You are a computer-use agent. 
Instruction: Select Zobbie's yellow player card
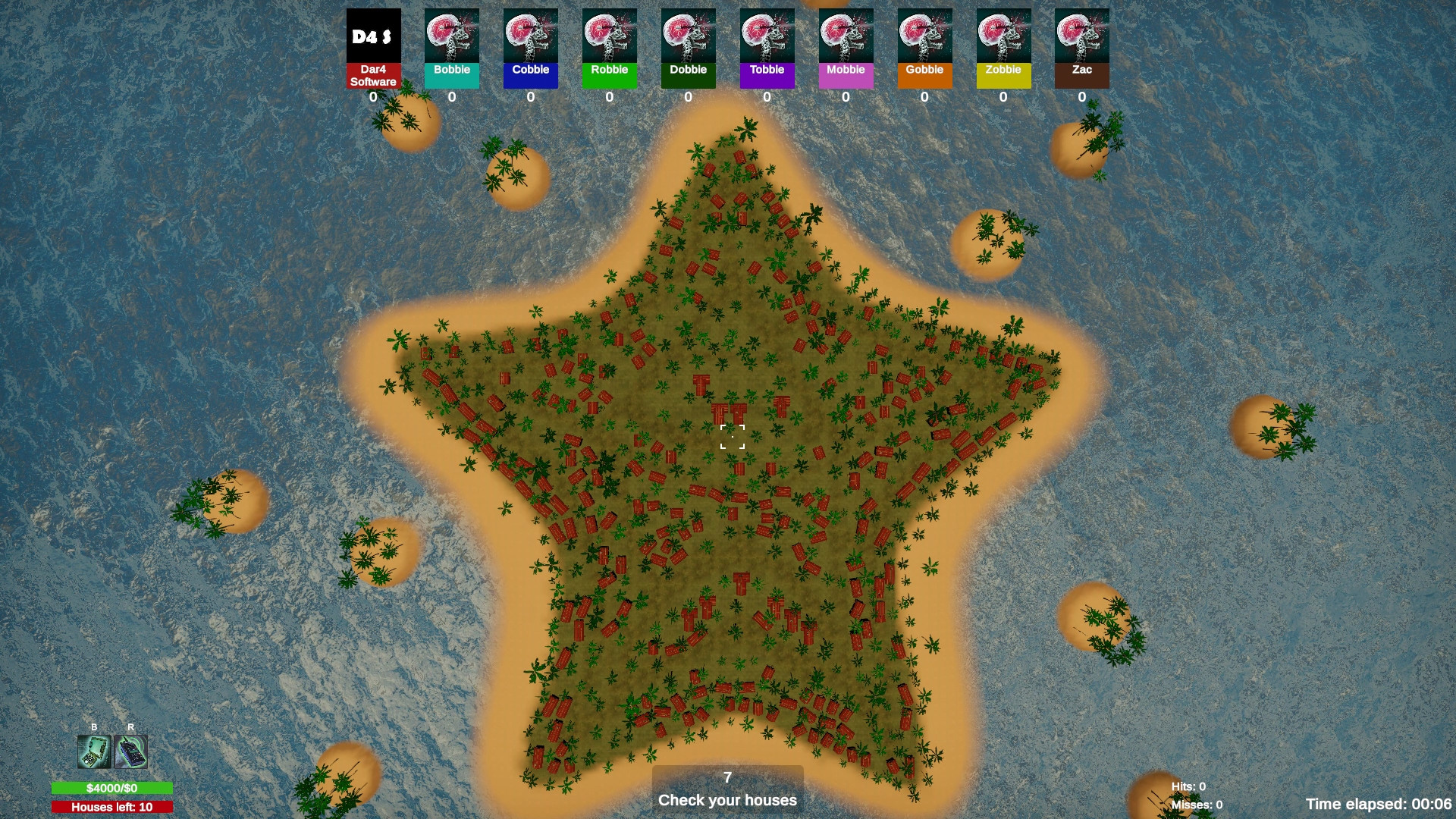click(1004, 49)
